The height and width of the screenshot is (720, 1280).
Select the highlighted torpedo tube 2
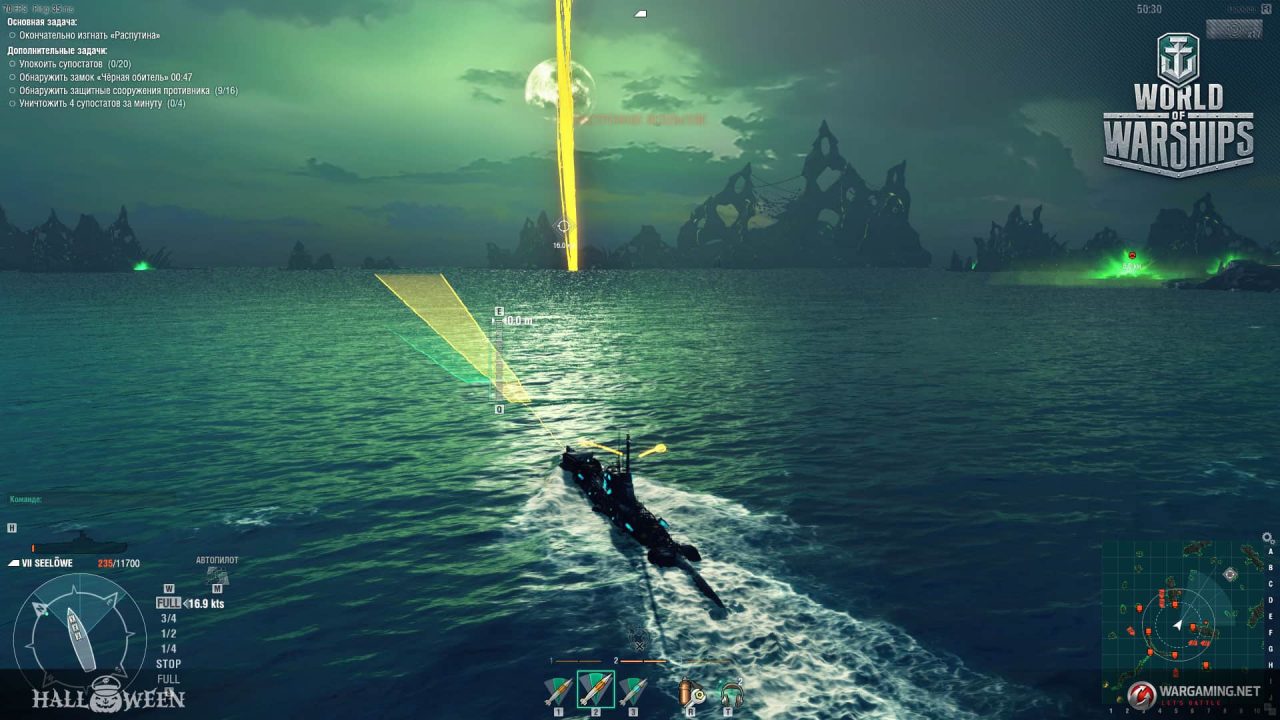[597, 690]
